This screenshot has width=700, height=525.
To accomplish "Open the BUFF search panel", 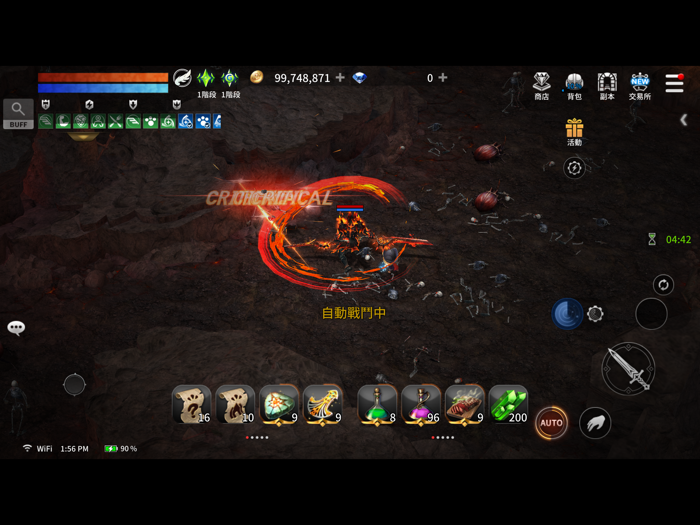I will point(18,114).
